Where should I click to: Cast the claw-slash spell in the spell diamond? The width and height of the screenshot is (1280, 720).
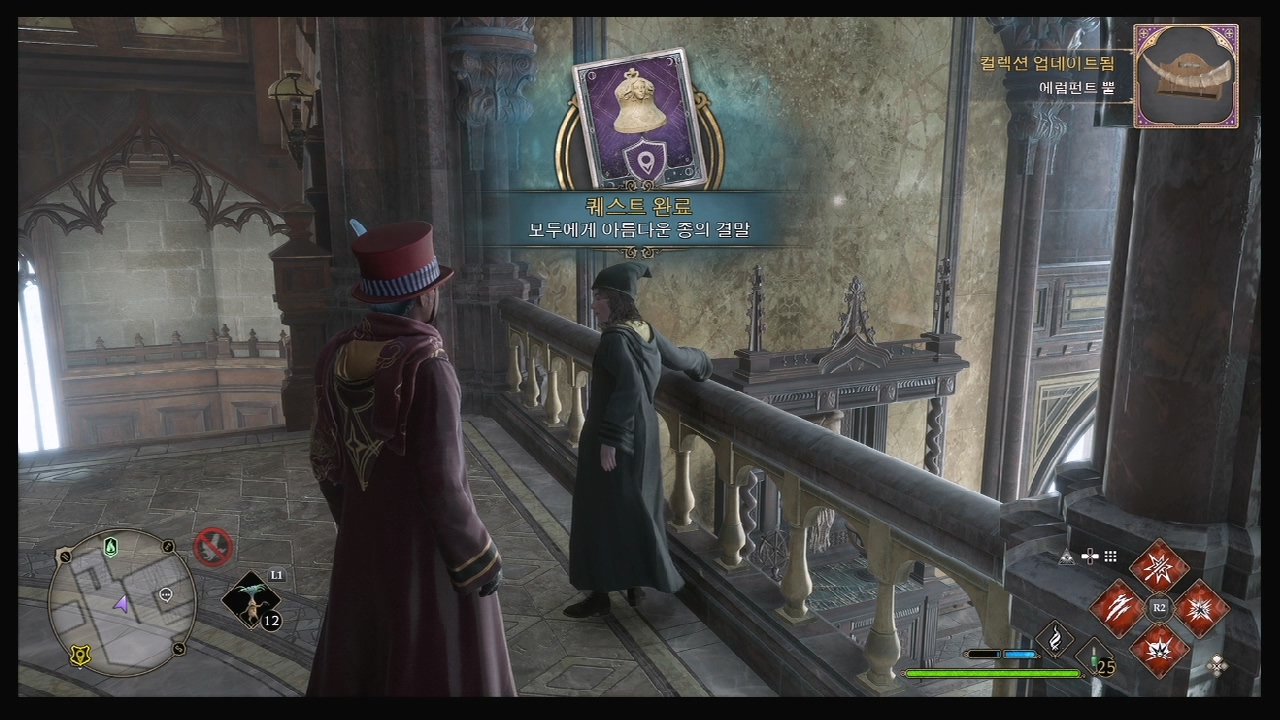1116,607
